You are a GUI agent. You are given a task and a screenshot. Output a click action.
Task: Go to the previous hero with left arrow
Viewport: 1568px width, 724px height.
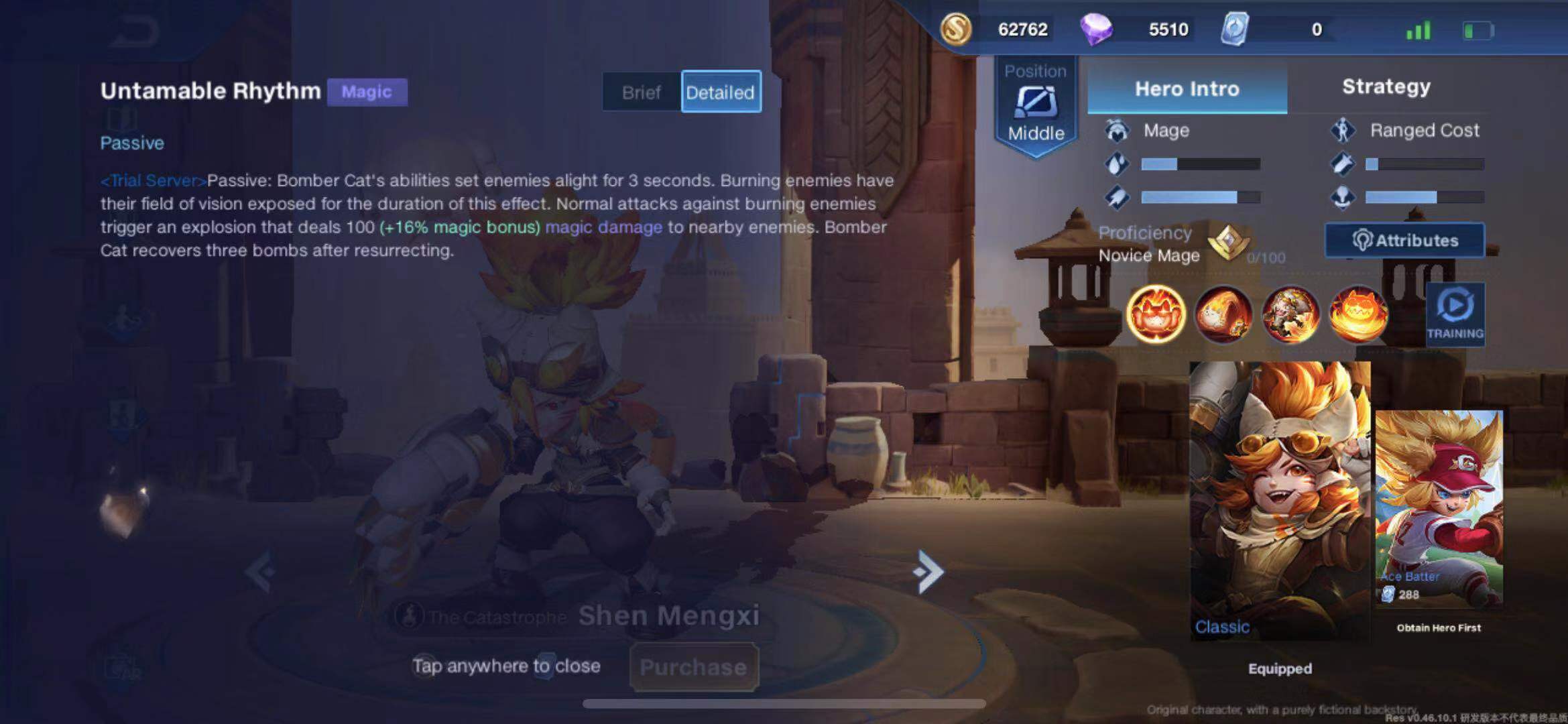[261, 572]
